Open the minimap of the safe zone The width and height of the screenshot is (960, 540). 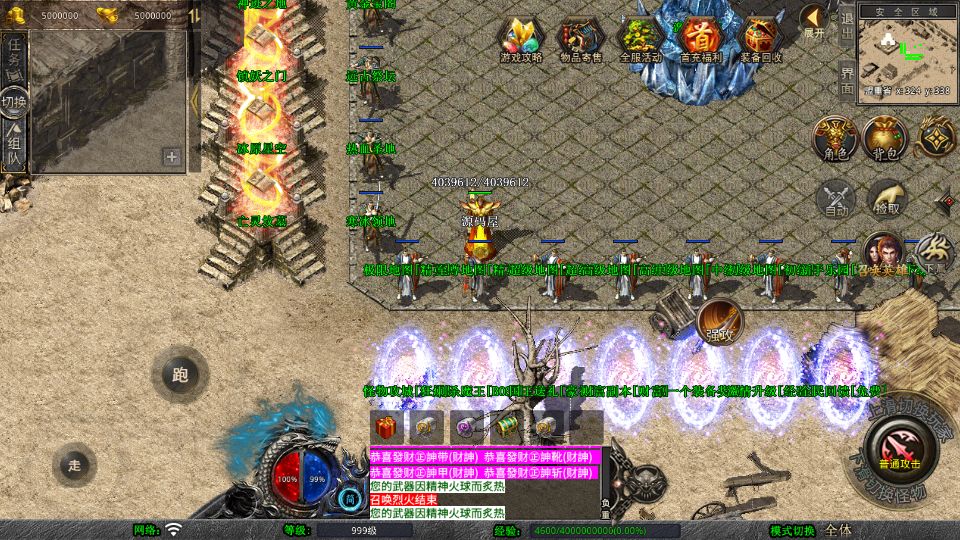click(x=903, y=50)
